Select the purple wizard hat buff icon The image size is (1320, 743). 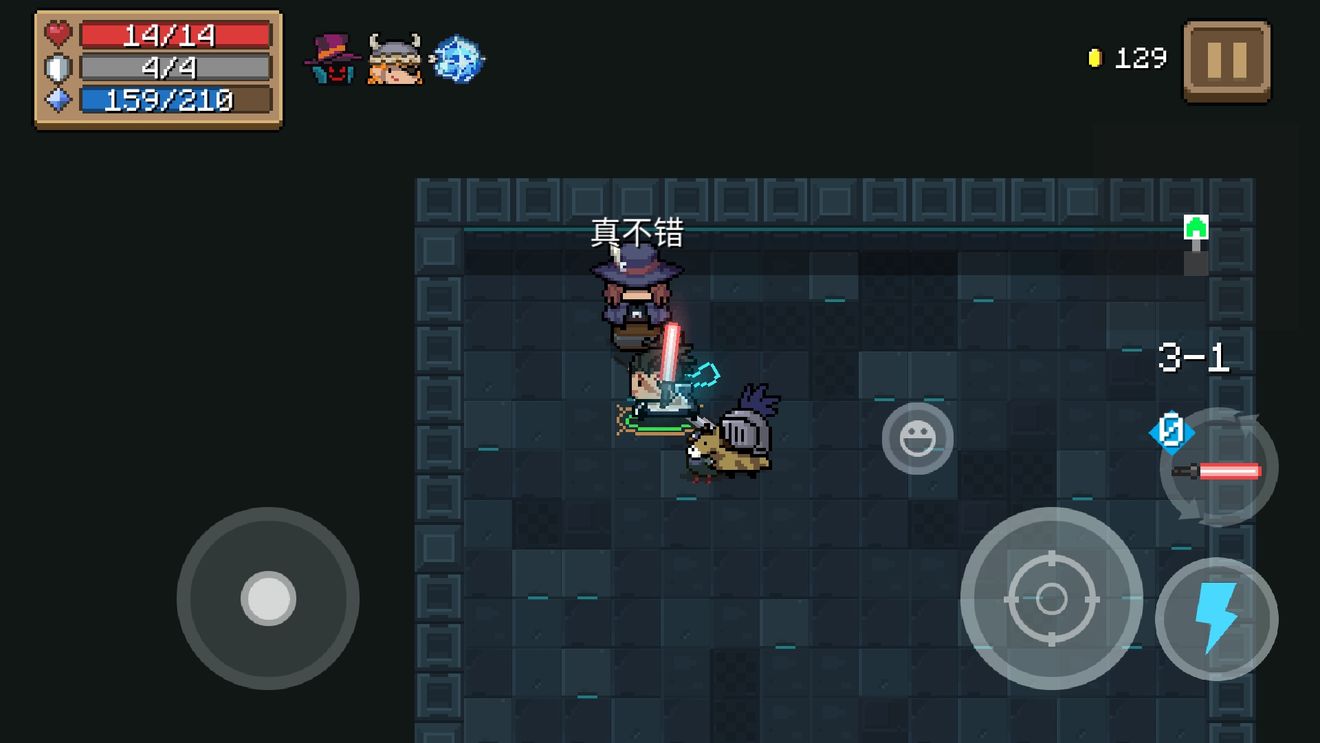333,59
